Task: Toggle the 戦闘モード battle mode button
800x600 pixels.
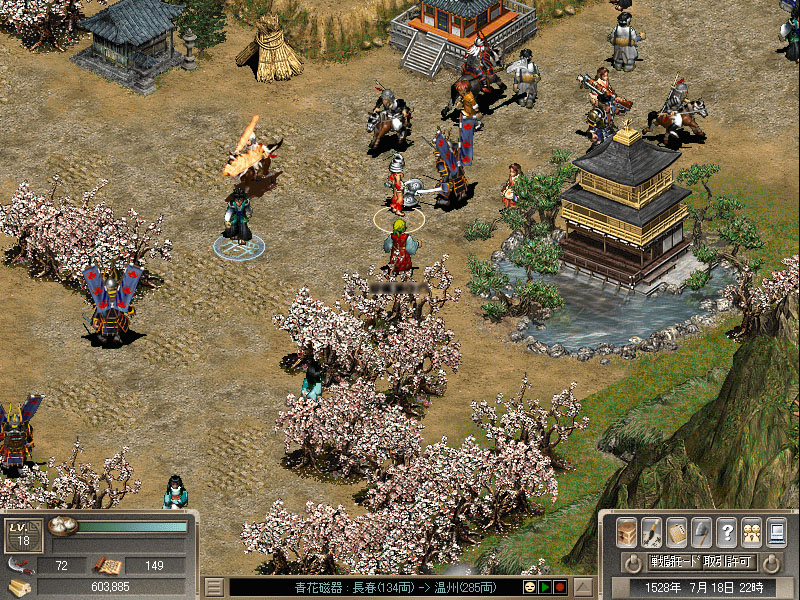Action: click(674, 562)
